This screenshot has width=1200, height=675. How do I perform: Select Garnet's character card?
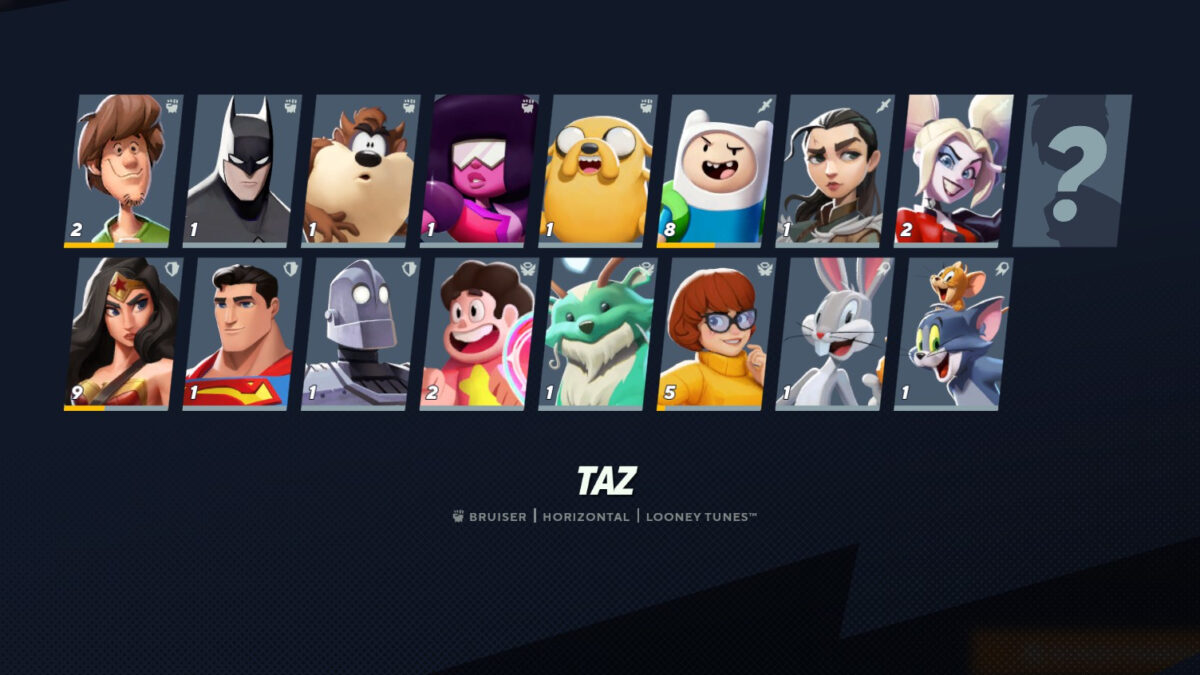point(478,170)
